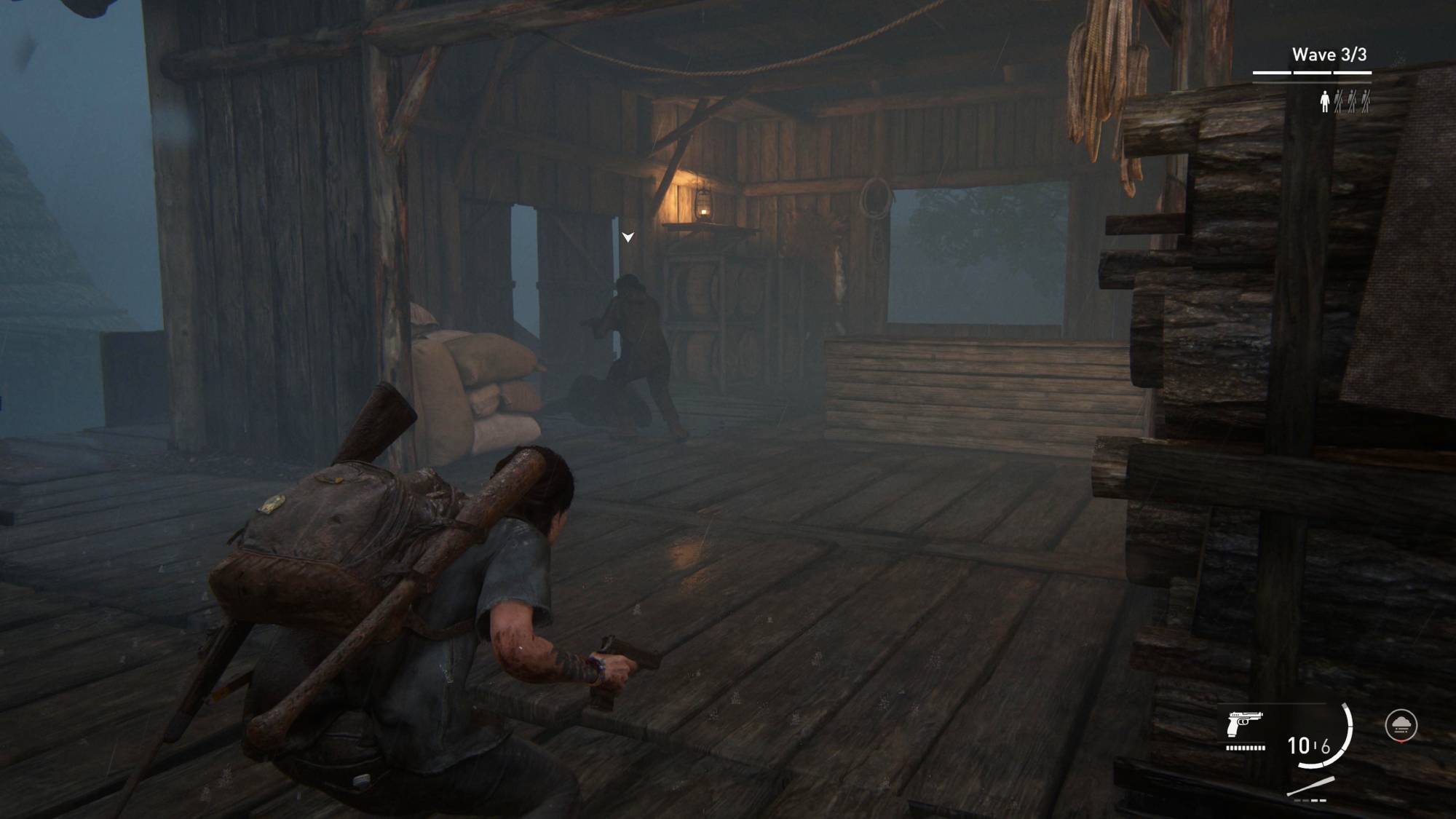This screenshot has width=1456, height=819.
Task: Click the ammo counter reading 10
Action: pyautogui.click(x=1298, y=744)
